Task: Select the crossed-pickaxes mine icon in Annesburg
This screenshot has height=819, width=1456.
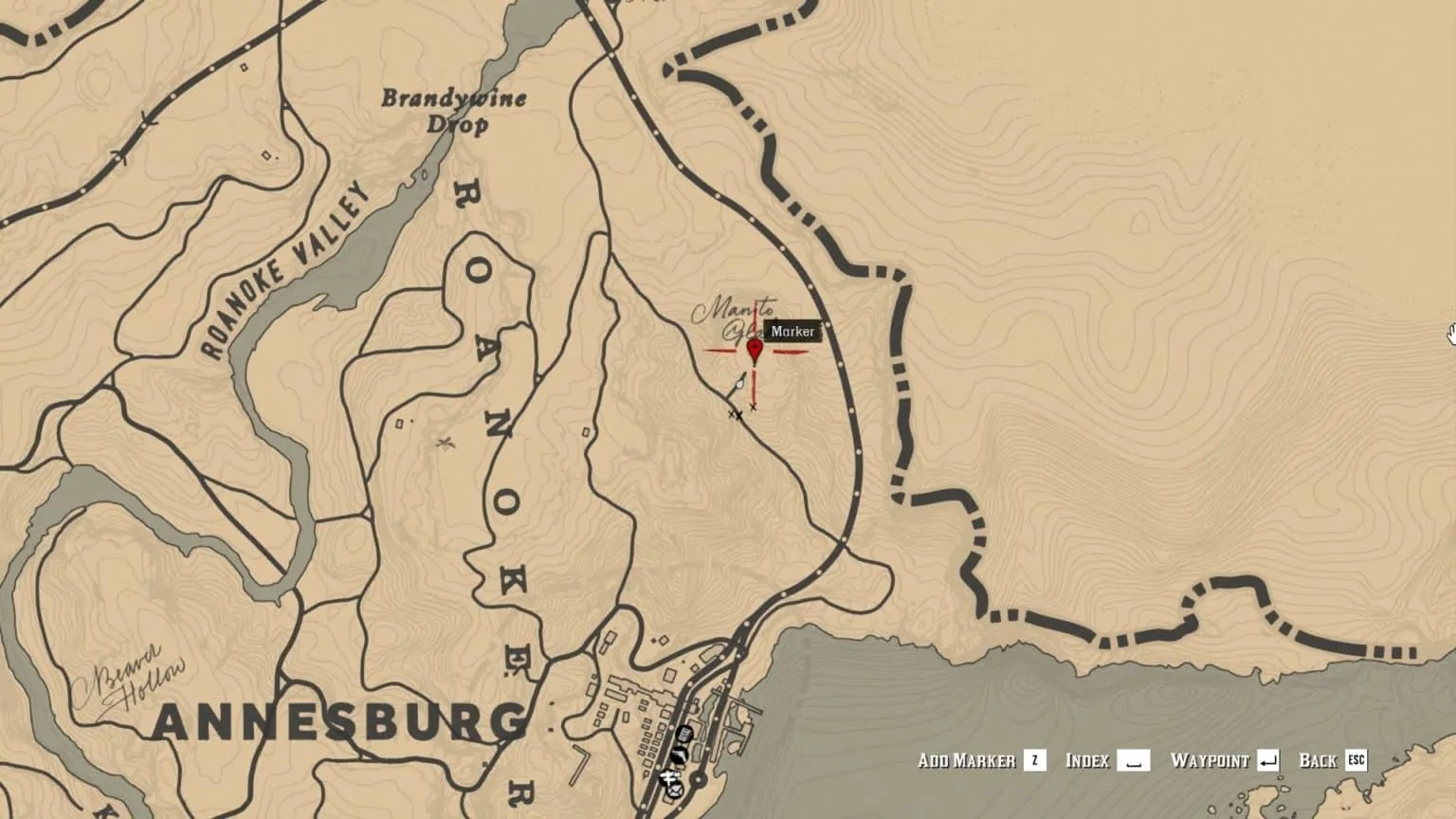Action: click(669, 777)
